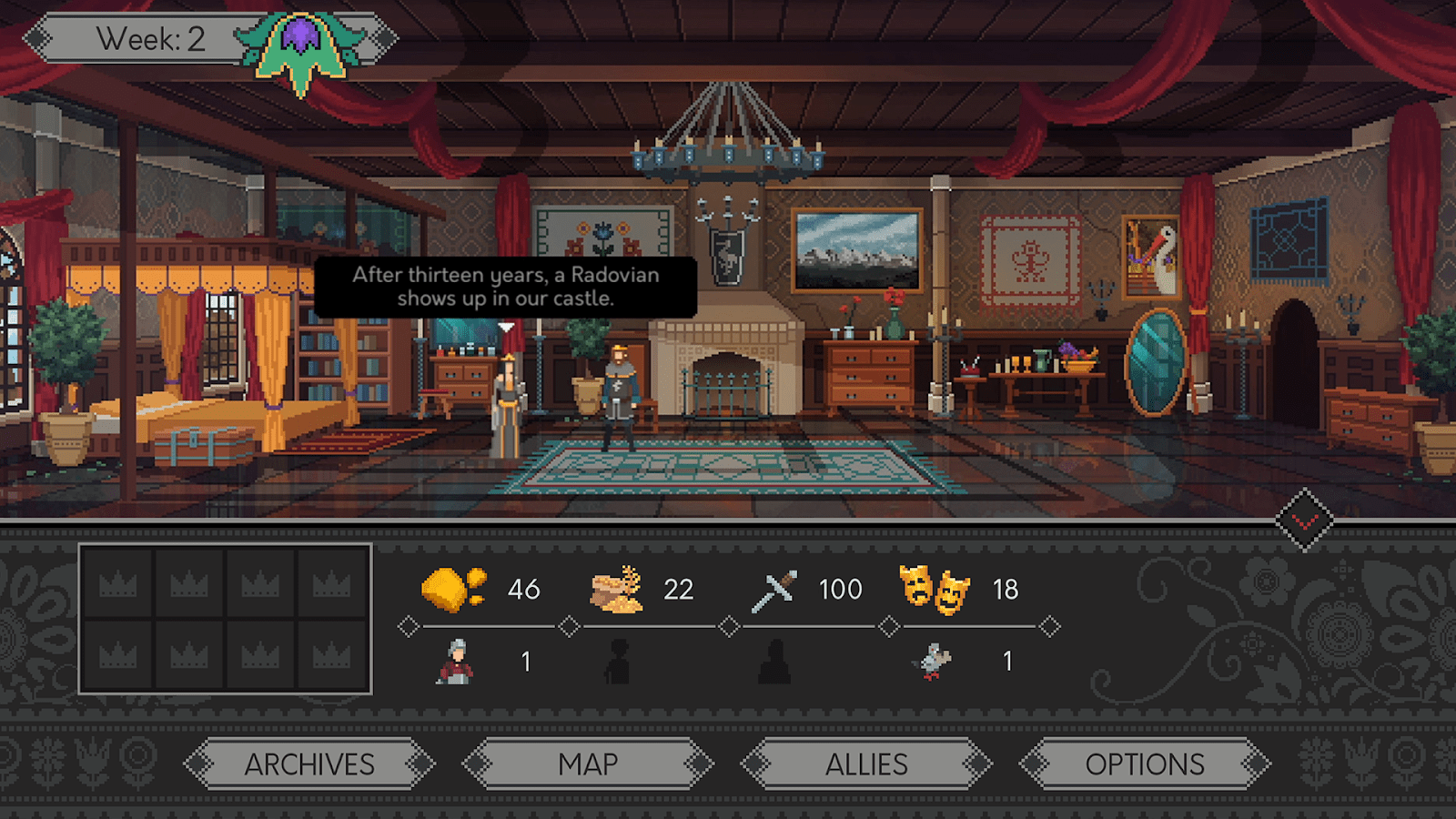Collapse the HUD with the red chevron arrow
This screenshot has height=819, width=1456.
click(1305, 519)
